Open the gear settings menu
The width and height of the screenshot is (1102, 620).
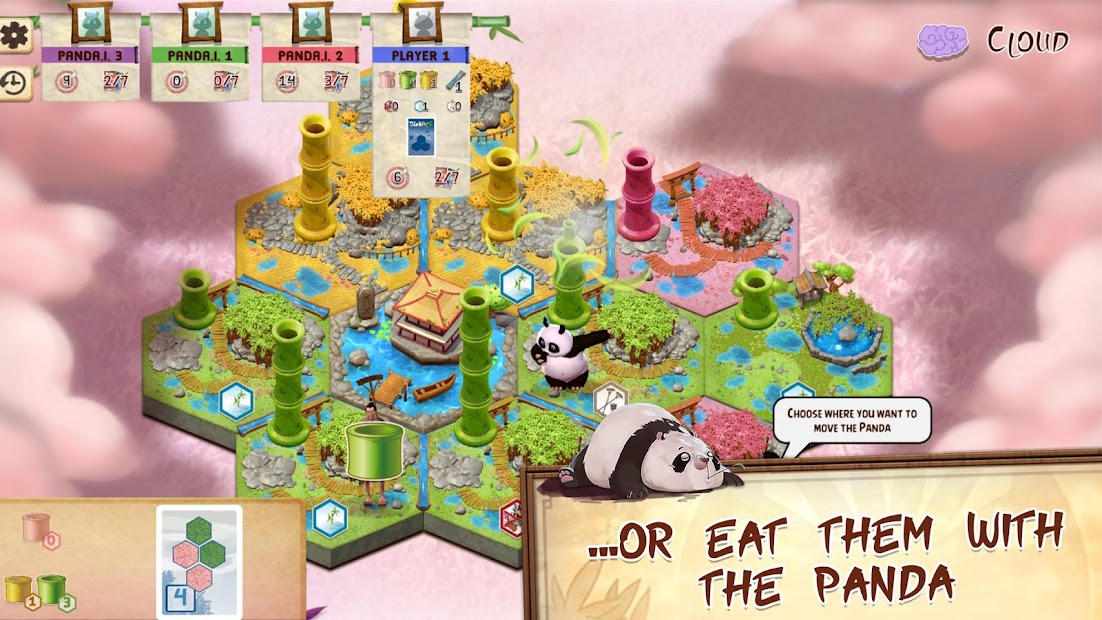[x=15, y=36]
